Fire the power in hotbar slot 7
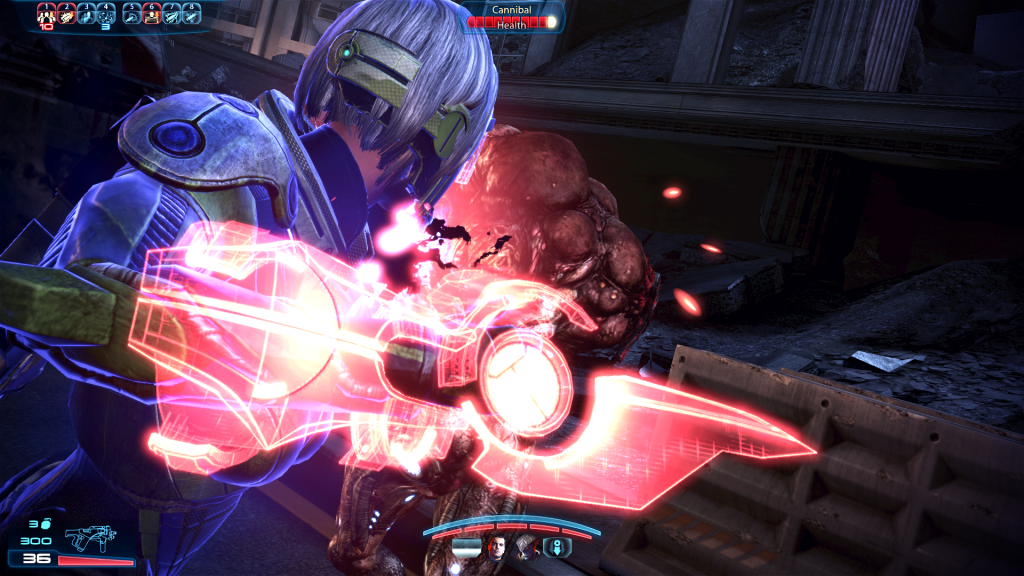Screen dimensions: 1024x576 172,13
